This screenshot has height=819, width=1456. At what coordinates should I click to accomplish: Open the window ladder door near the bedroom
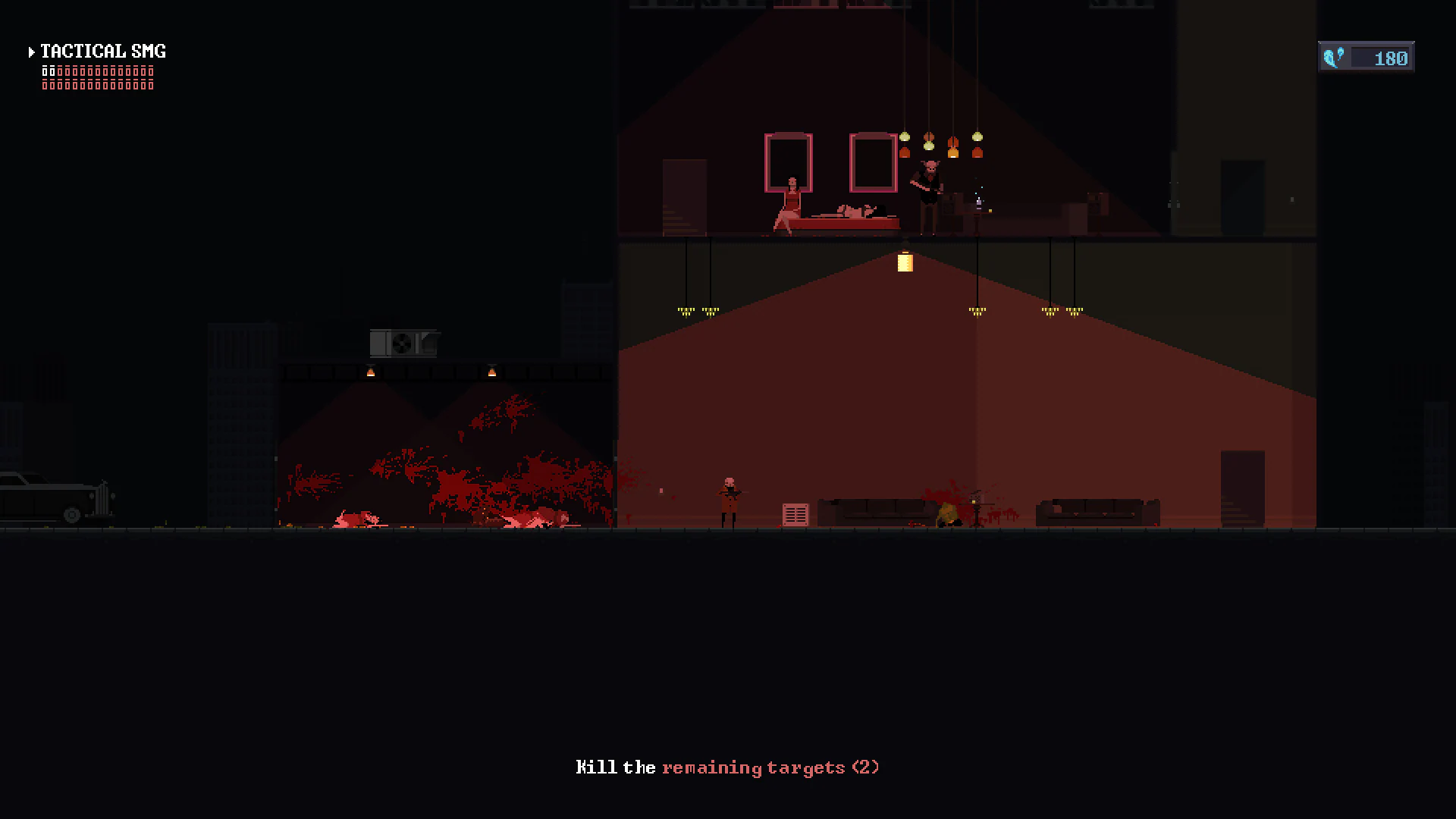(x=685, y=197)
